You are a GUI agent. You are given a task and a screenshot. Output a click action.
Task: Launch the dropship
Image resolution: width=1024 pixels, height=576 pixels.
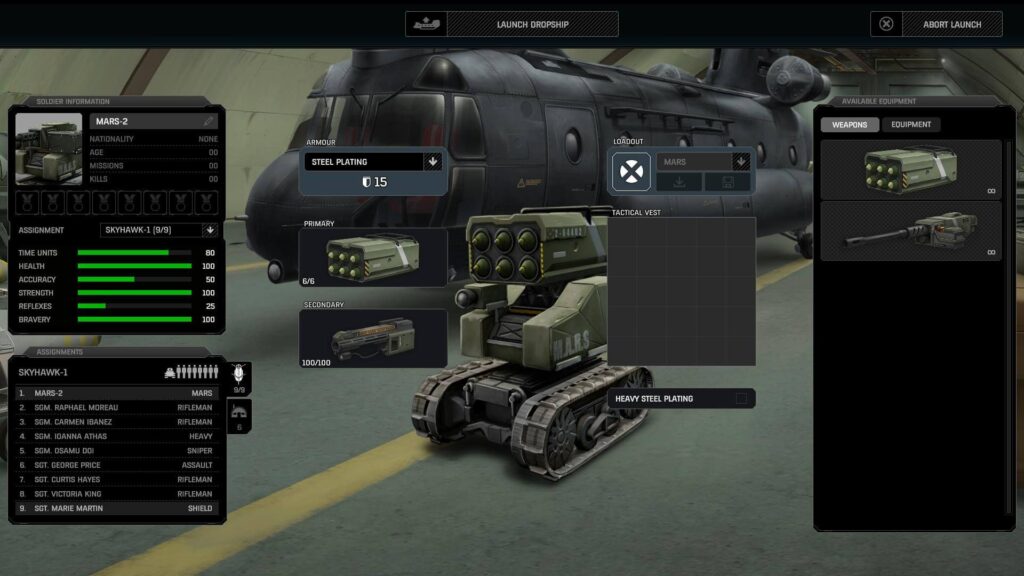tap(512, 24)
